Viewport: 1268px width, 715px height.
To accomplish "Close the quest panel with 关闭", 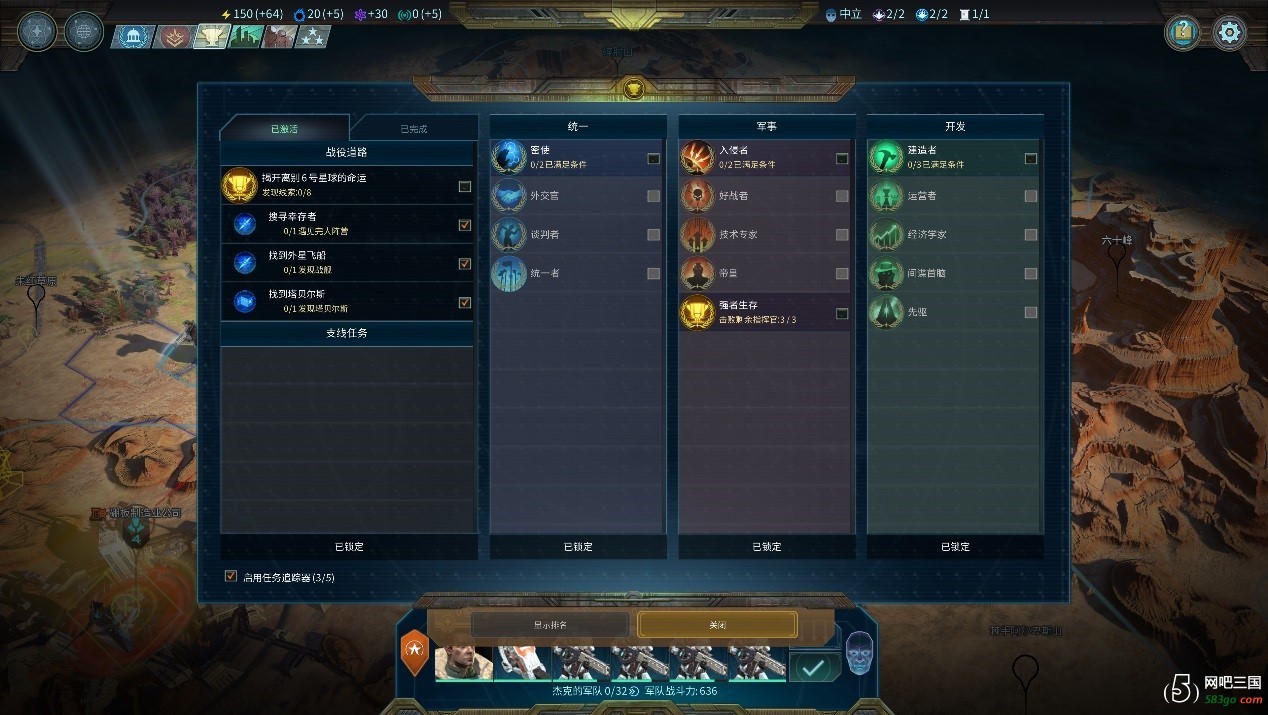I will pyautogui.click(x=717, y=624).
